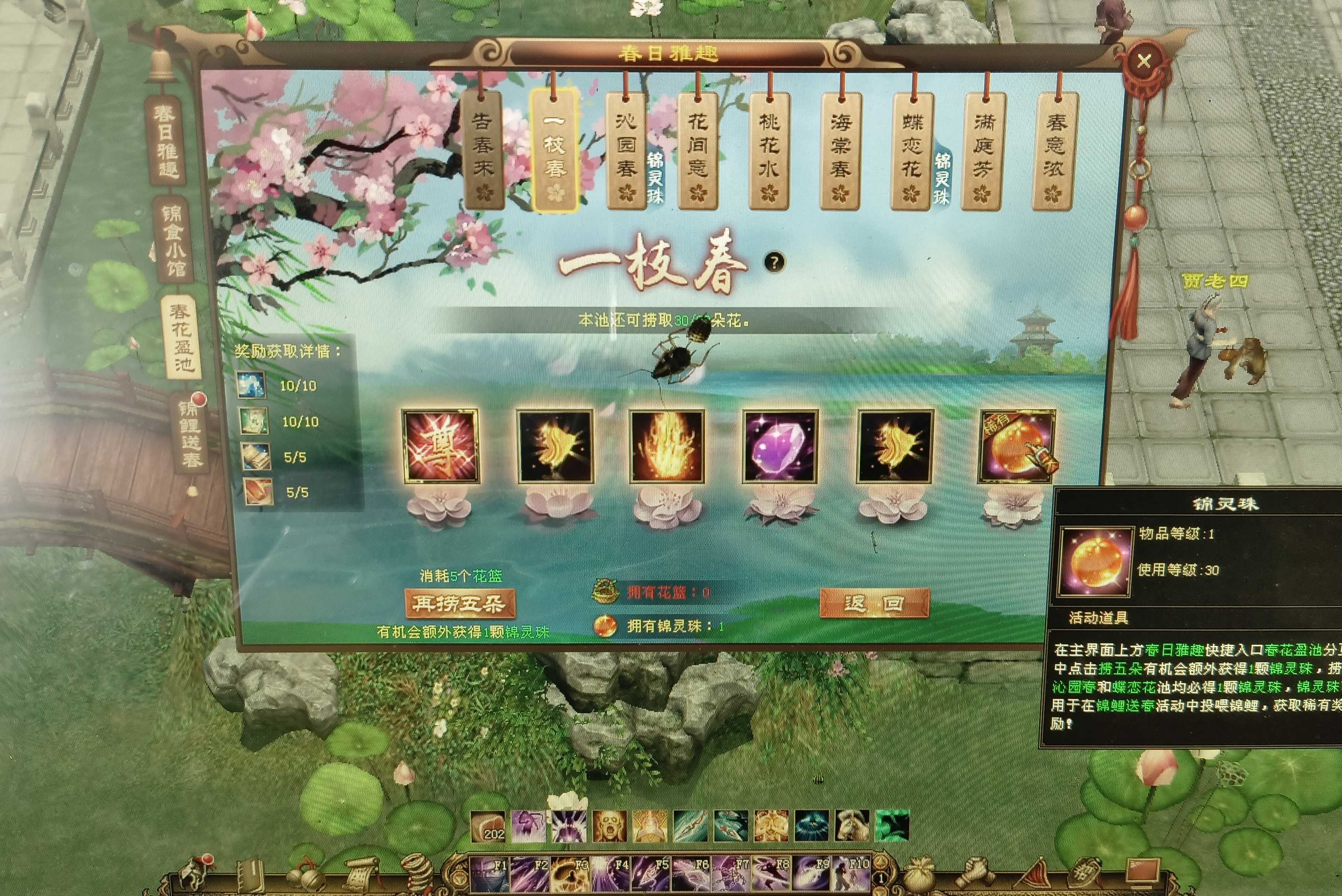This screenshot has width=1342, height=896.
Task: Select the red 尊 reward icon
Action: coord(440,446)
